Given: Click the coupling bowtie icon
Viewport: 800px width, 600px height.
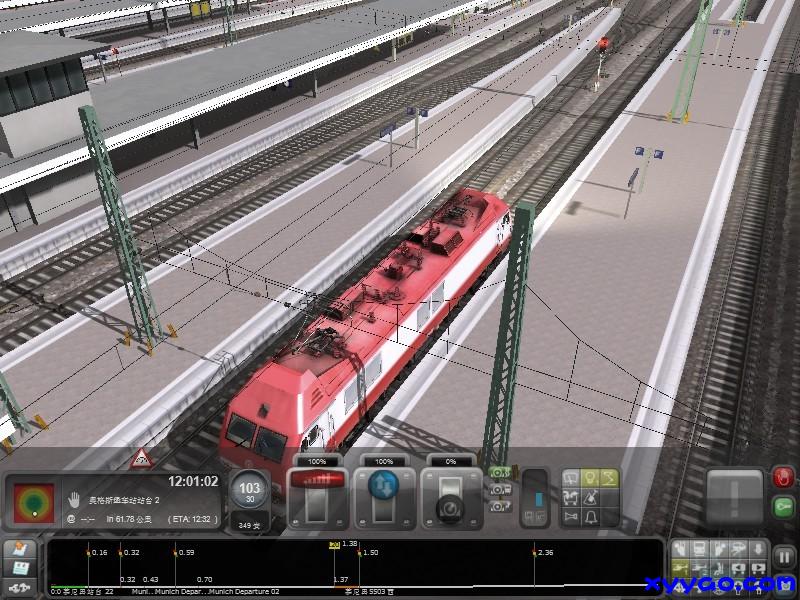Looking at the screenshot, I should 570,516.
